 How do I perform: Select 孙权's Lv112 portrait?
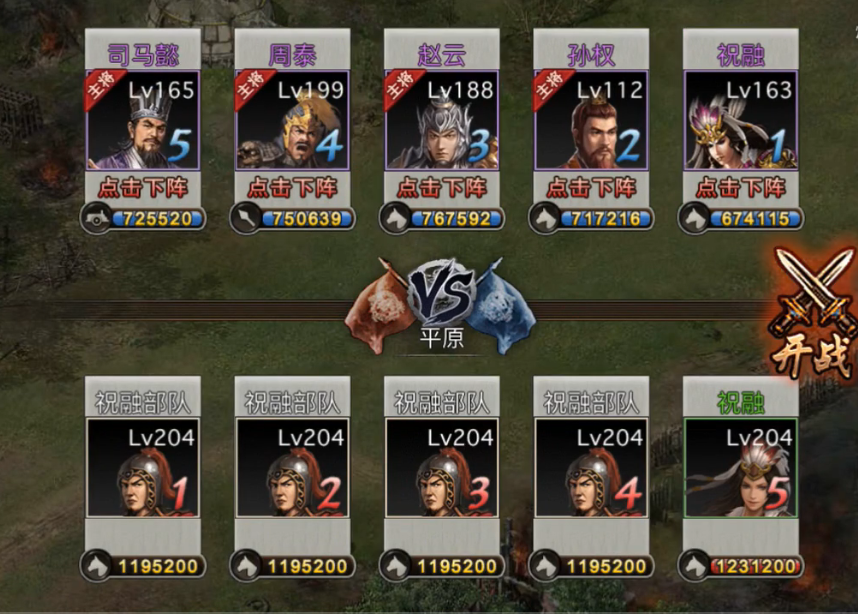click(591, 120)
